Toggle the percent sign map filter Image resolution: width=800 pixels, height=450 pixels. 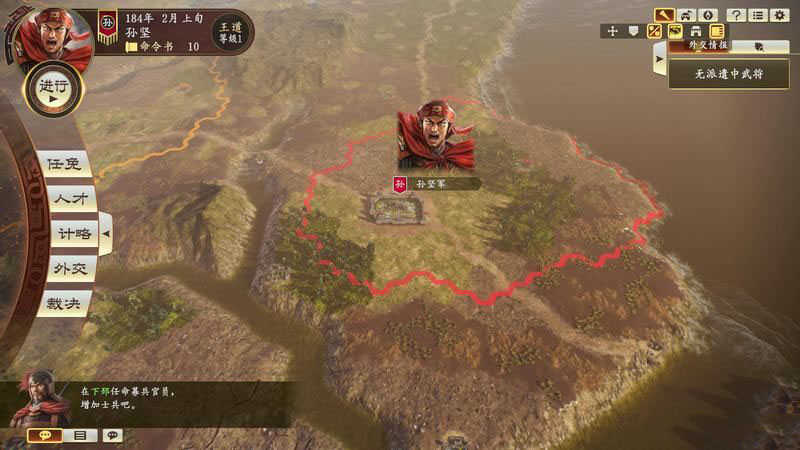click(654, 31)
